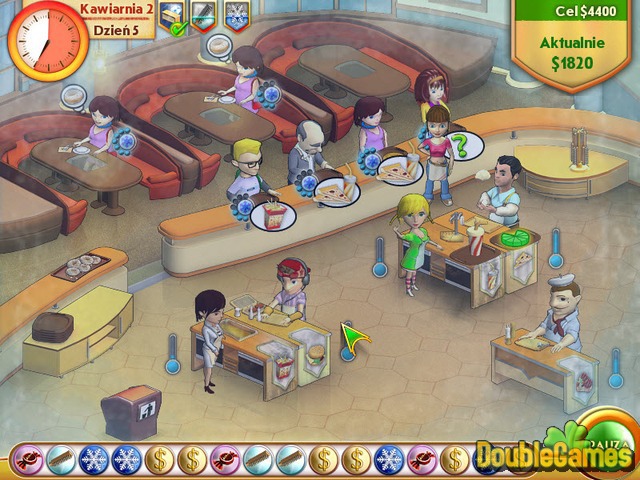Click the green question mark bubble

[x=461, y=146]
